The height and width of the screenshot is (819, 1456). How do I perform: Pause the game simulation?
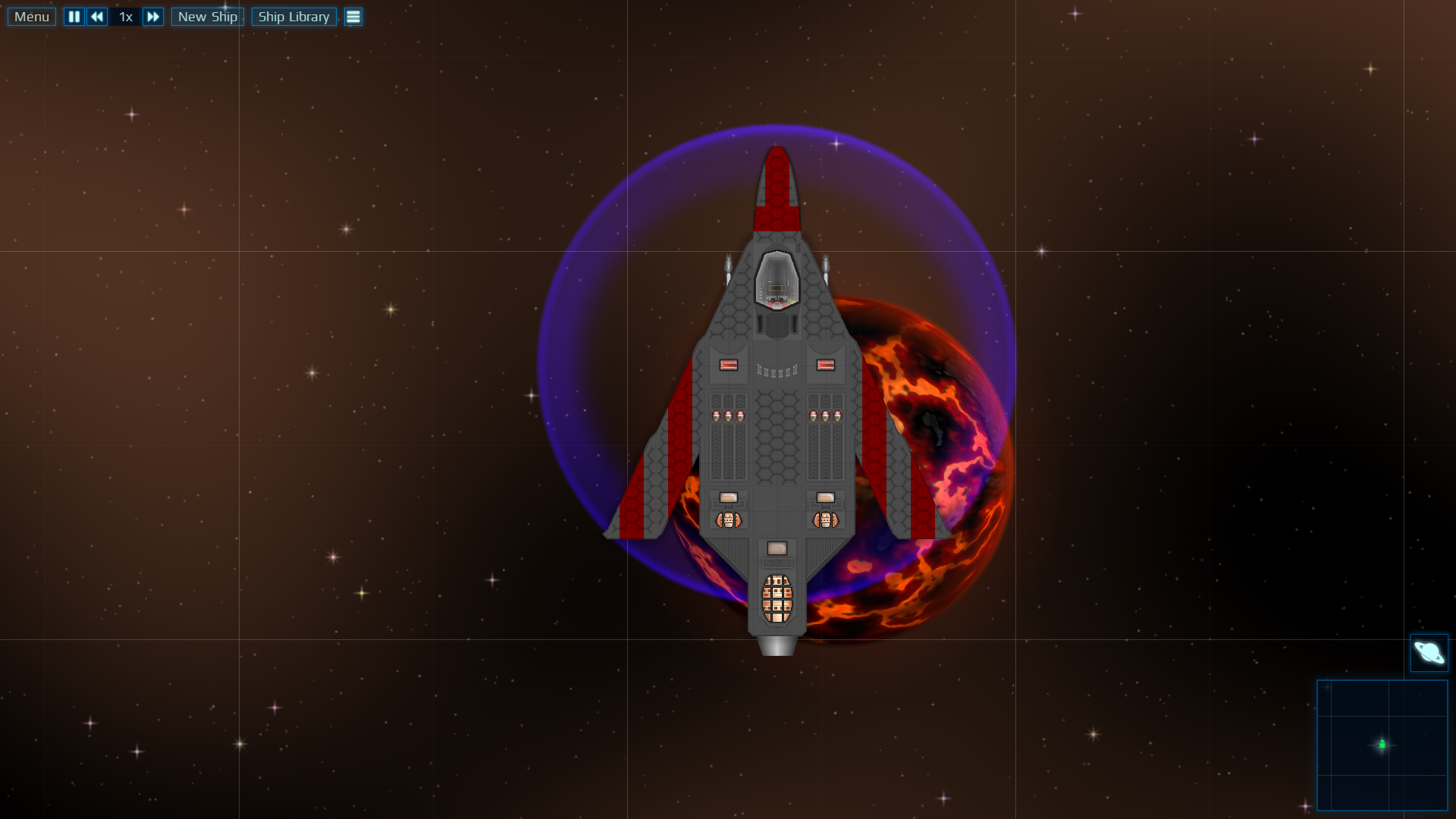[74, 17]
